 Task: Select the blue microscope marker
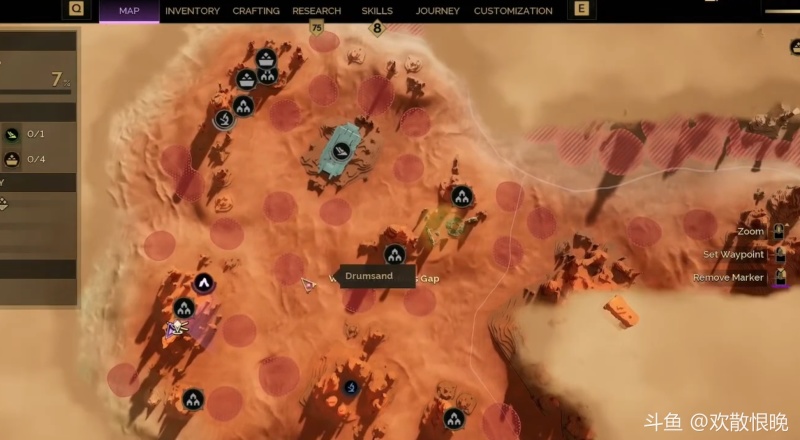coord(351,387)
